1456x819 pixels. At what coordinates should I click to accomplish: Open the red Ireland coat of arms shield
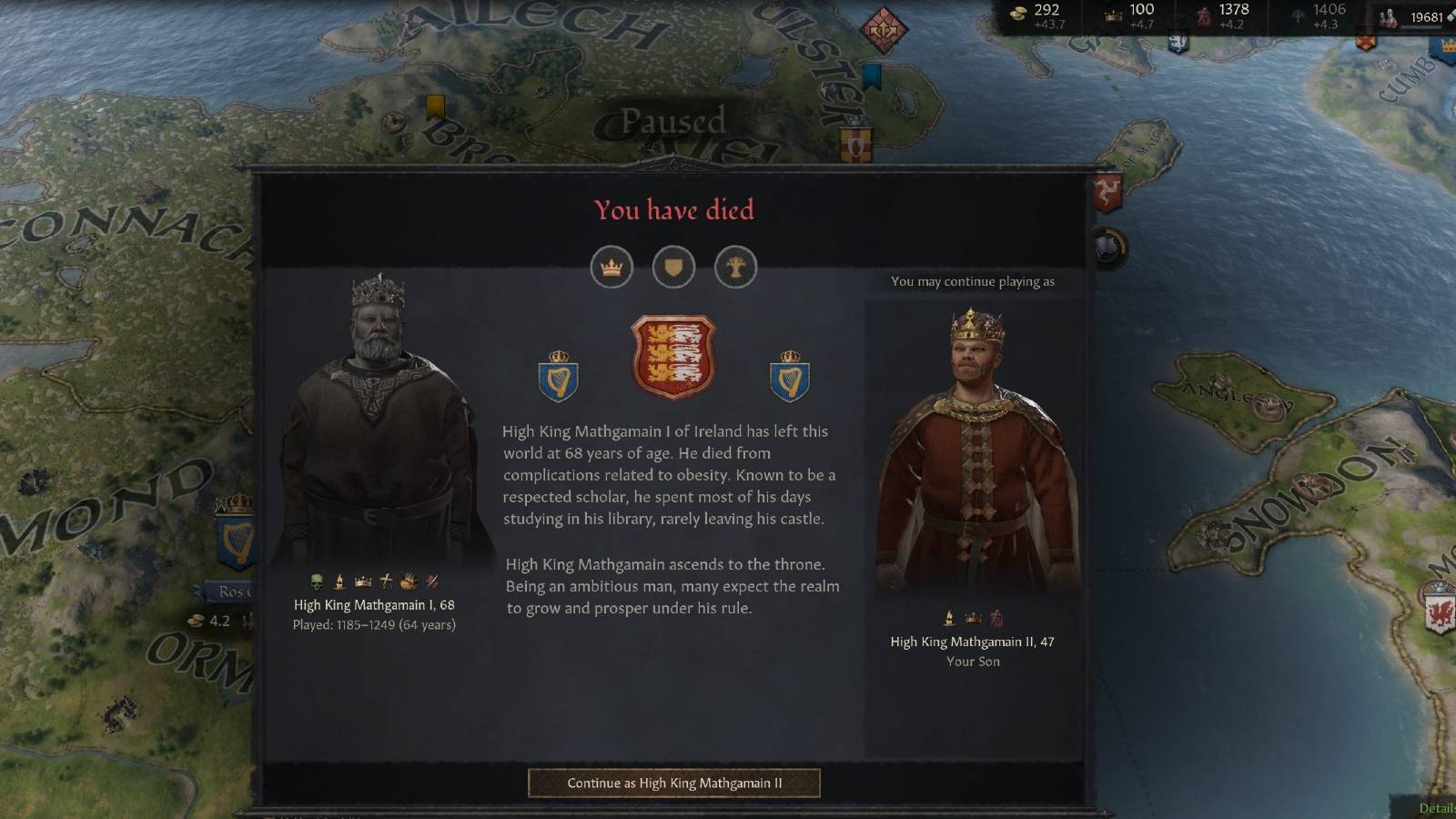(674, 356)
